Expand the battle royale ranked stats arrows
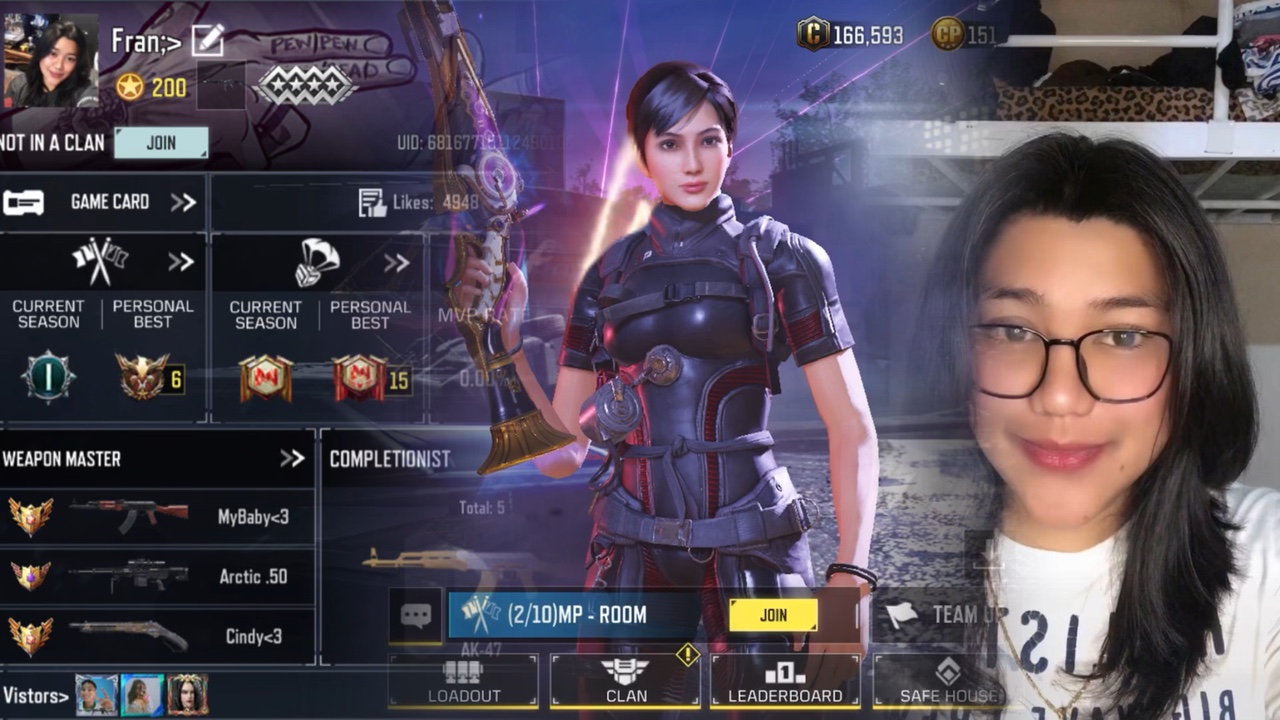The height and width of the screenshot is (720, 1280). tap(397, 263)
